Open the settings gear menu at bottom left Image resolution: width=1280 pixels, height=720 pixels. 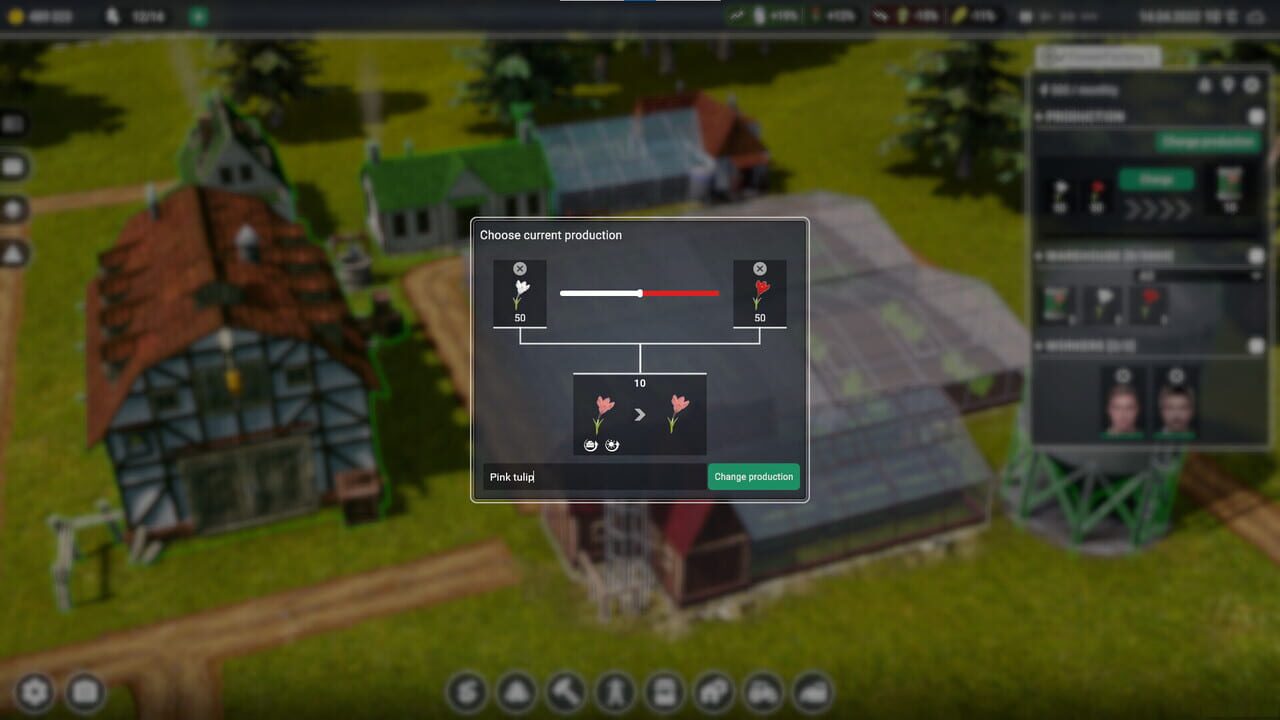click(x=35, y=690)
